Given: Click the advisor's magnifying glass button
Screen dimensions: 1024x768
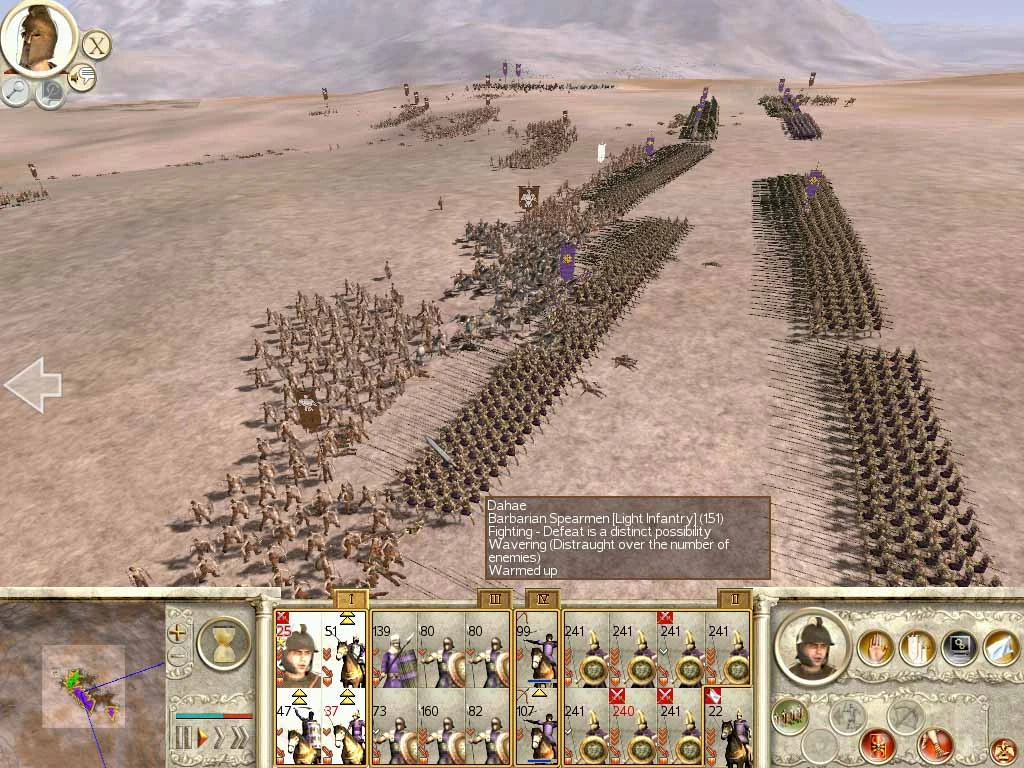Looking at the screenshot, I should (x=16, y=91).
